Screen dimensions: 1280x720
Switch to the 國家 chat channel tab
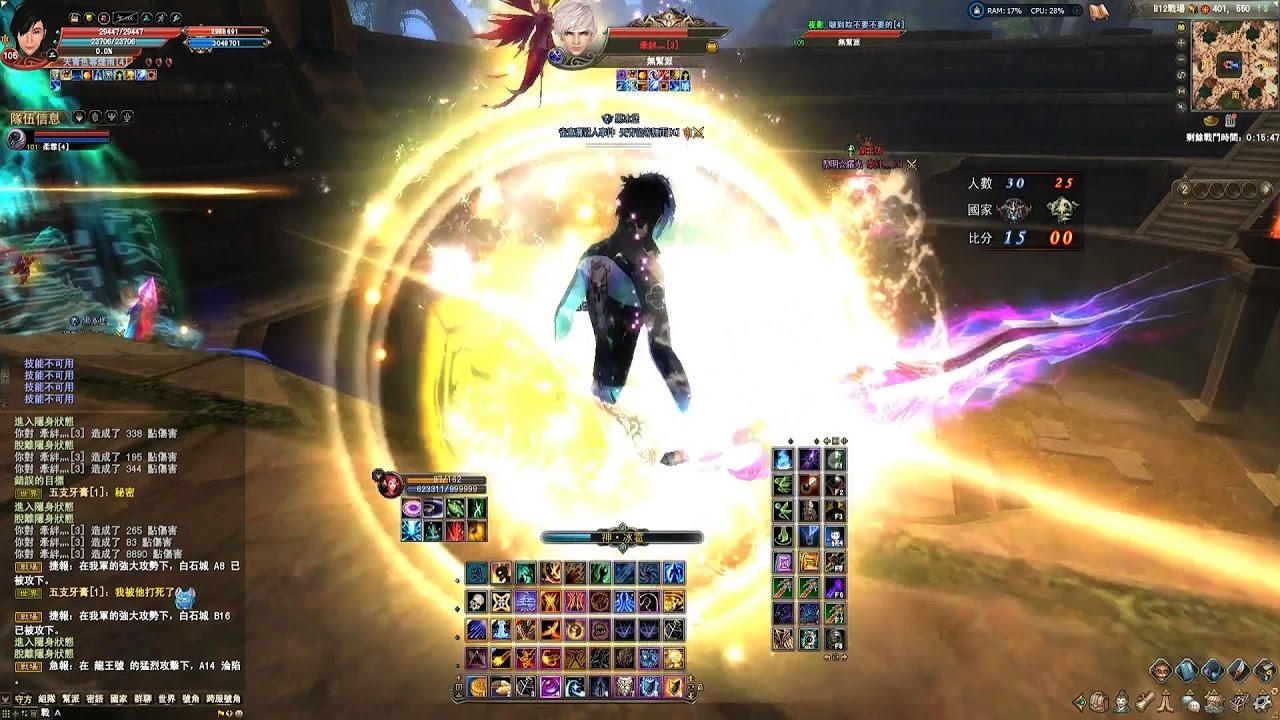click(118, 699)
